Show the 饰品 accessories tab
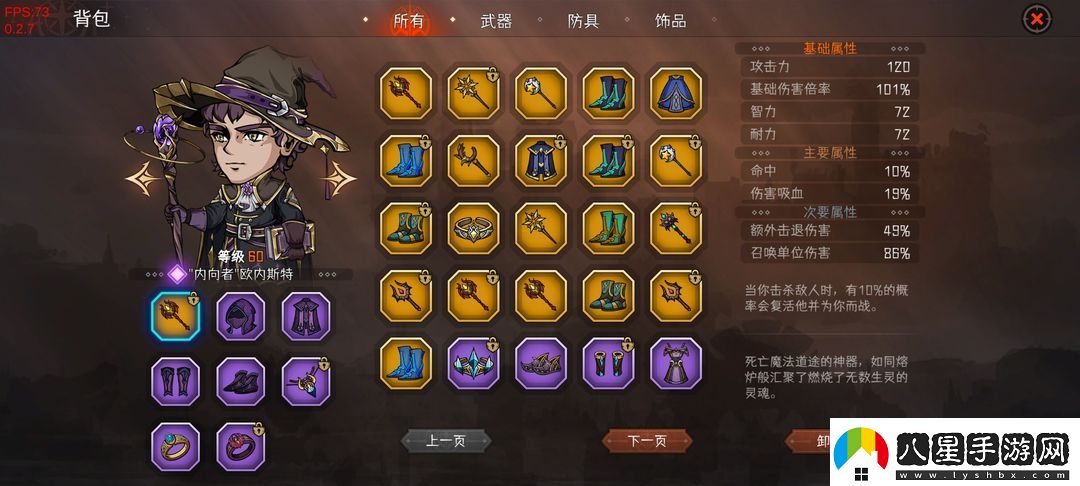The width and height of the screenshot is (1080, 486). (670, 21)
